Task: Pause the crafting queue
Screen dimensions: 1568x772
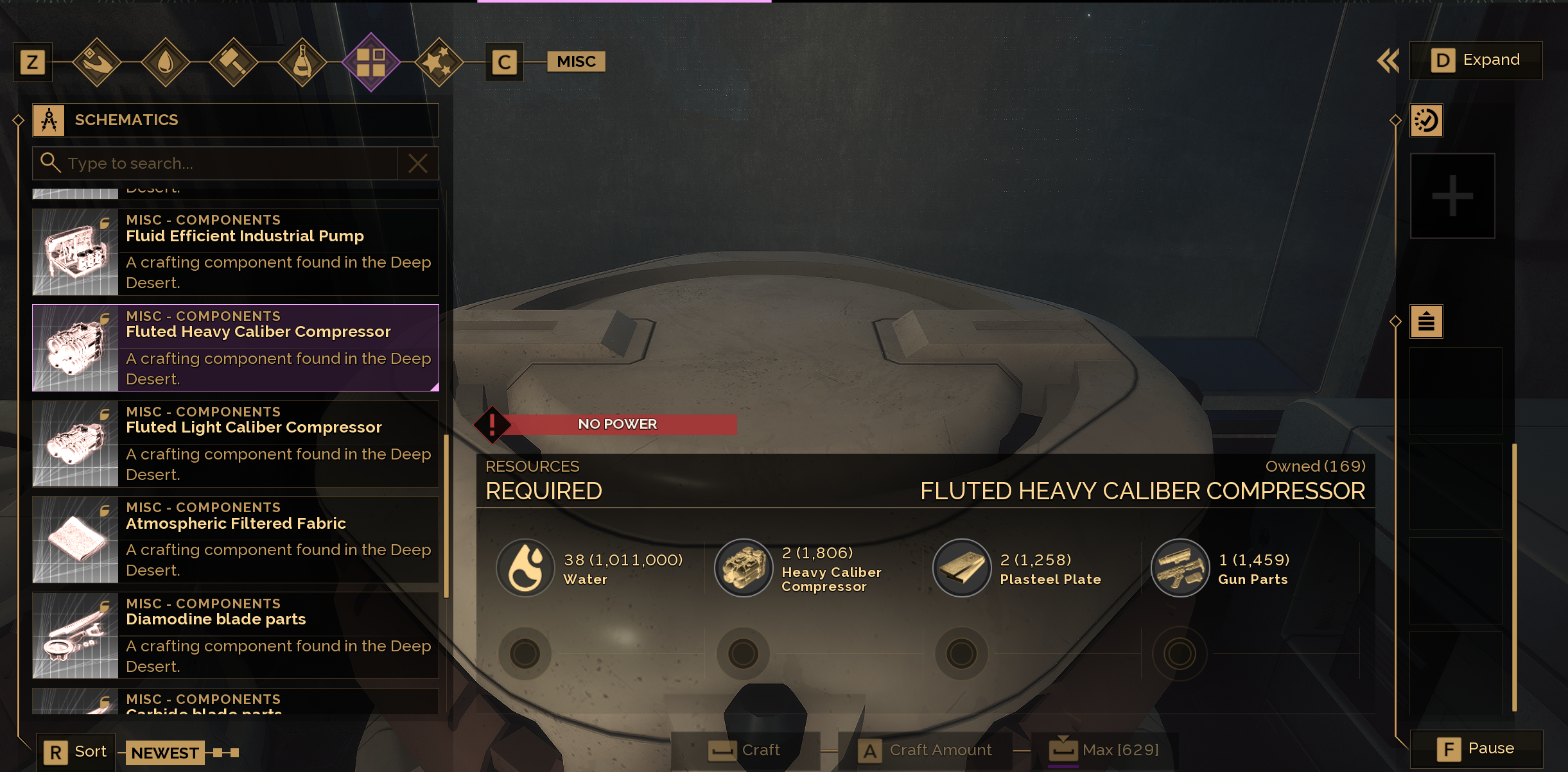Action: click(x=1476, y=749)
